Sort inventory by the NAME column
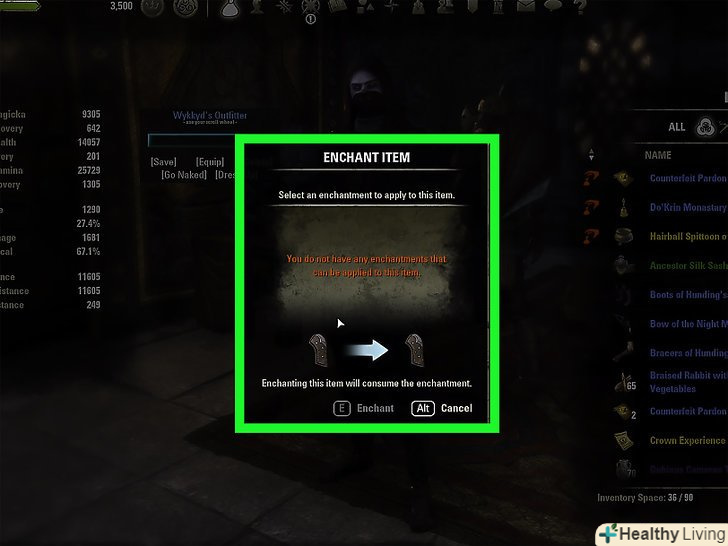Screen dimensions: 728x546 658,156
